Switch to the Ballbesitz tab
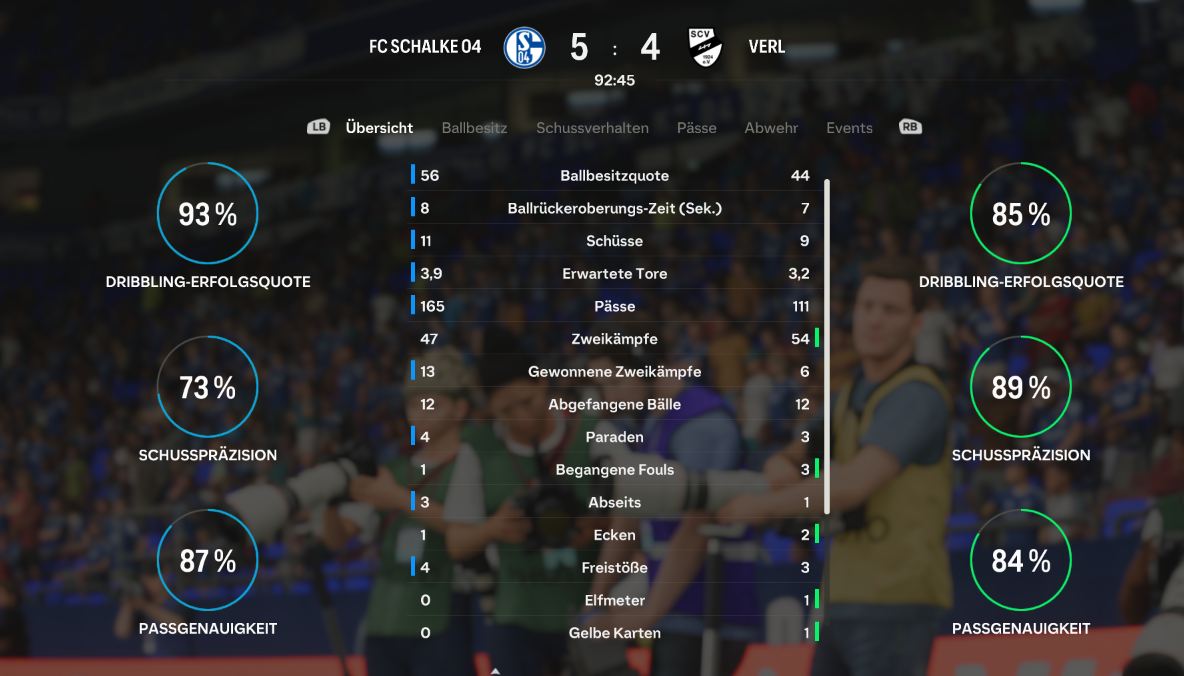Screen dimensions: 1184x676 (474, 128)
